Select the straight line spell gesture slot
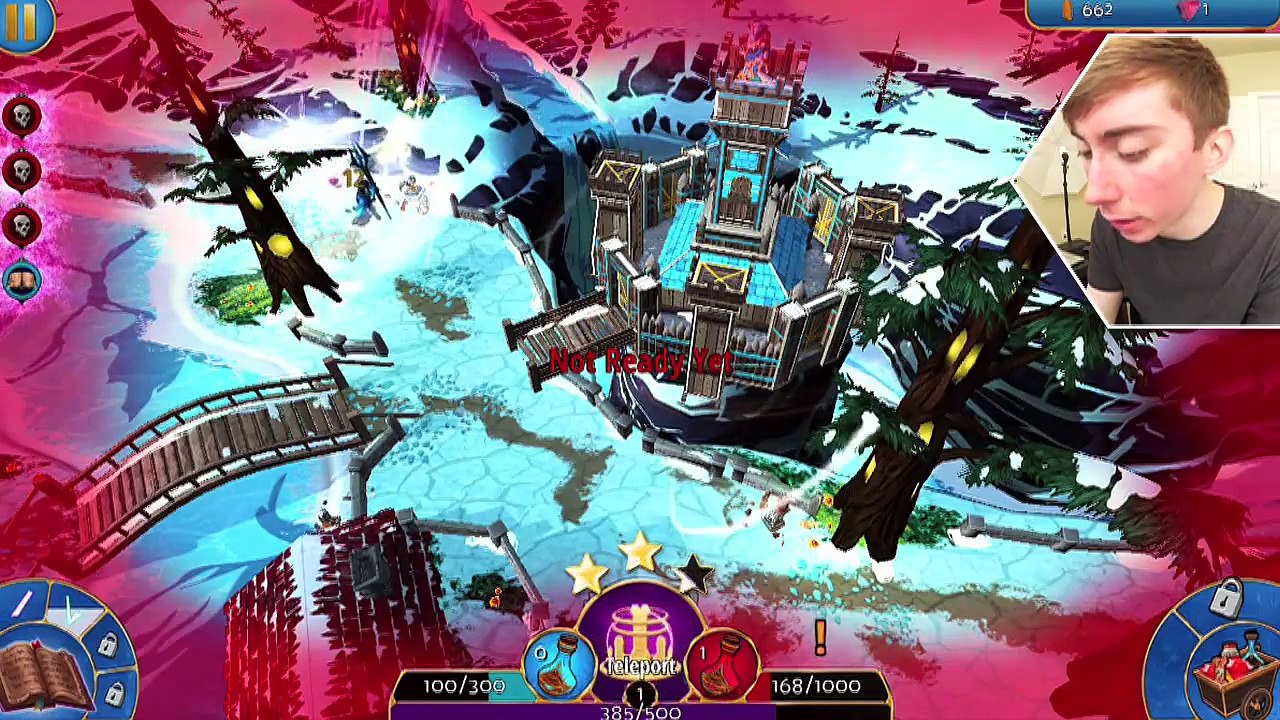 coord(22,603)
